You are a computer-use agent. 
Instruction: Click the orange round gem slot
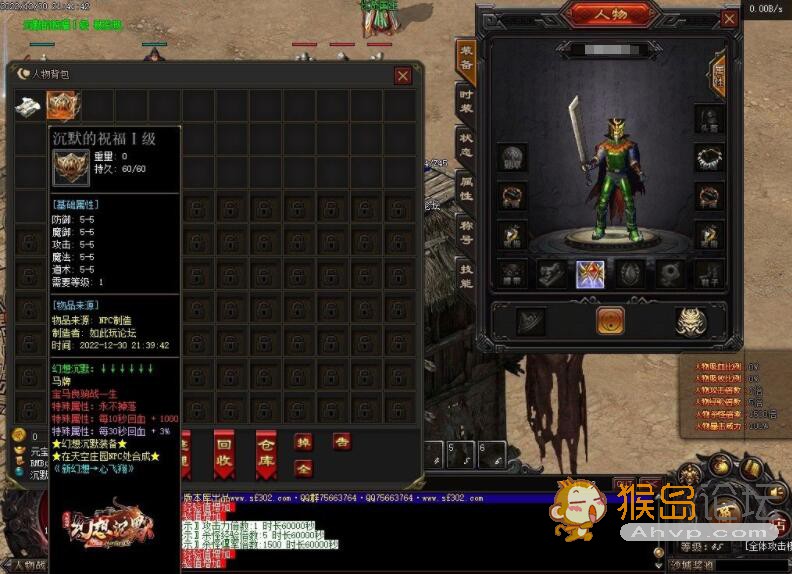609,320
